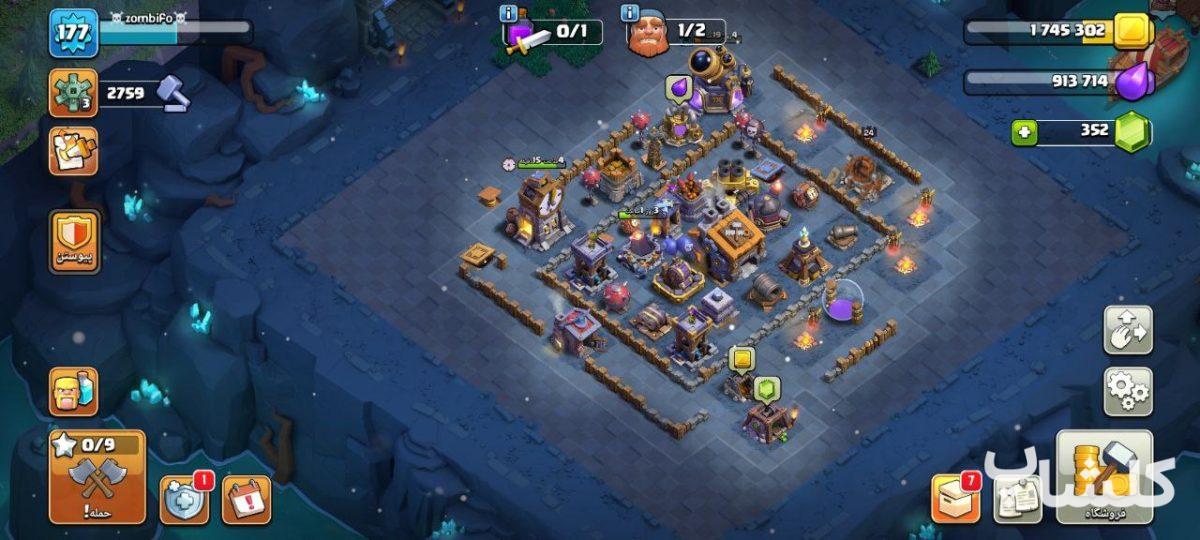Show info for the elixir sword 0/1 counter
Viewport: 1200px width, 540px height.
(x=510, y=14)
